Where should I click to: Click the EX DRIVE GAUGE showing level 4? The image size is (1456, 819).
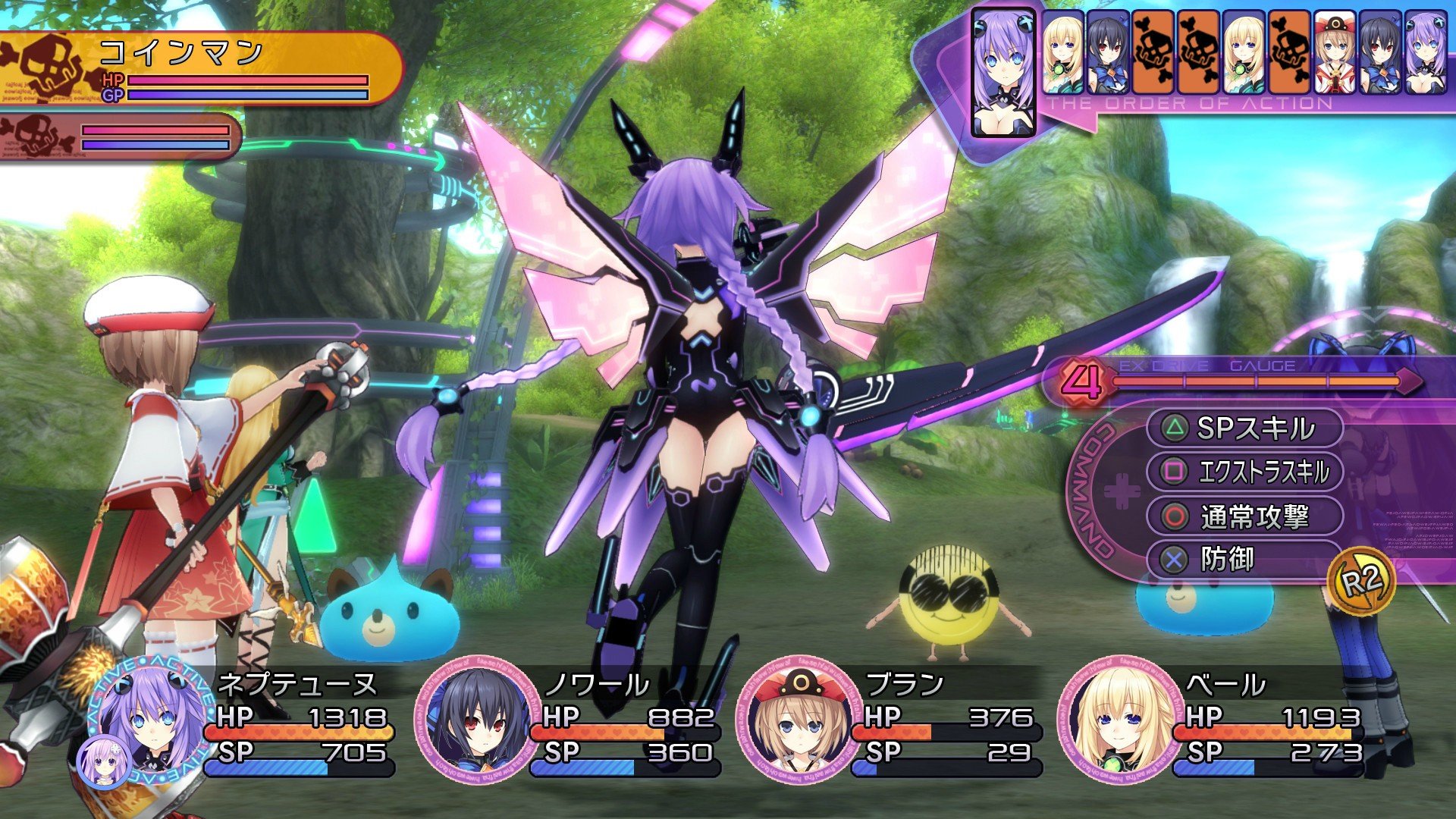pos(1251,379)
